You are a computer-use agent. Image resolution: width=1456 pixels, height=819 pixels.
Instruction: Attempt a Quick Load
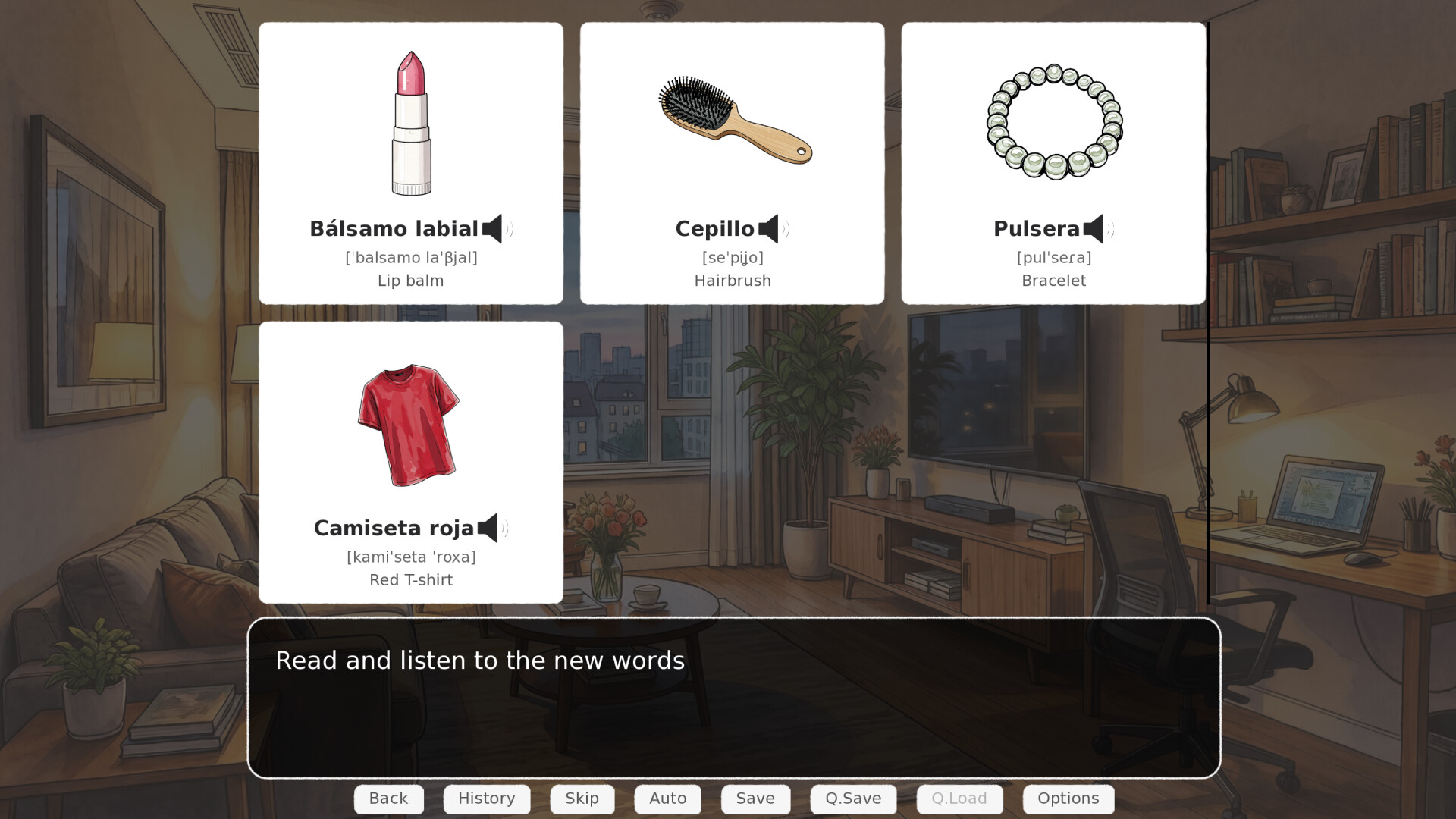[959, 799]
